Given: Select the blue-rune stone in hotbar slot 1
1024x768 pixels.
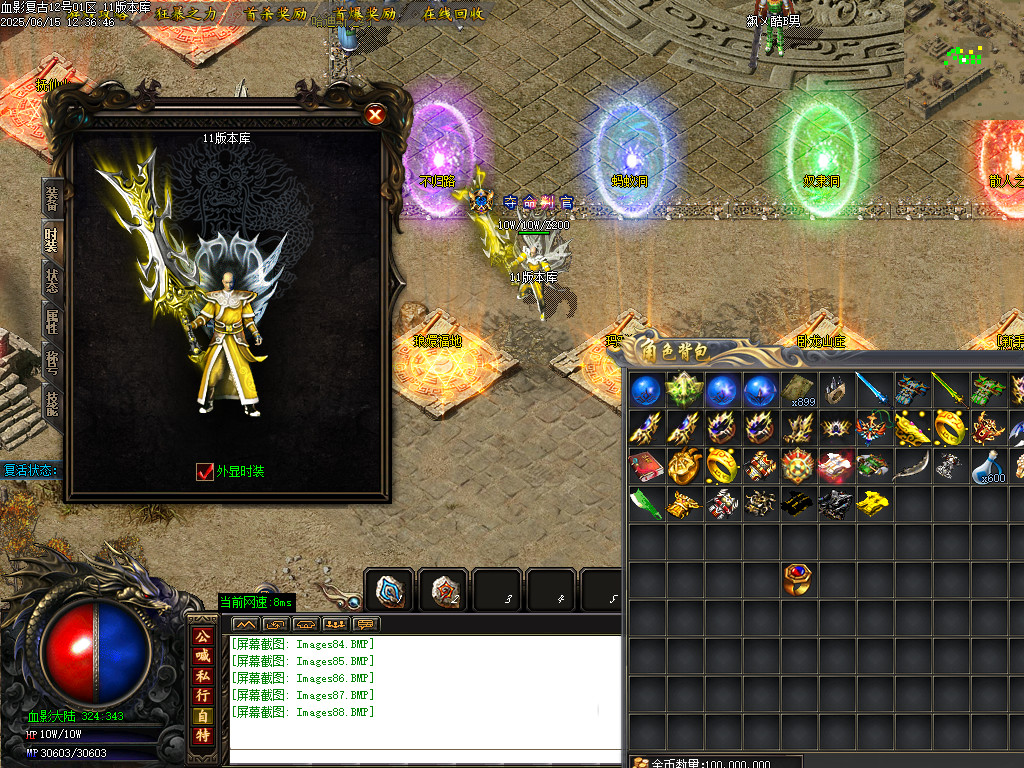Looking at the screenshot, I should [389, 591].
